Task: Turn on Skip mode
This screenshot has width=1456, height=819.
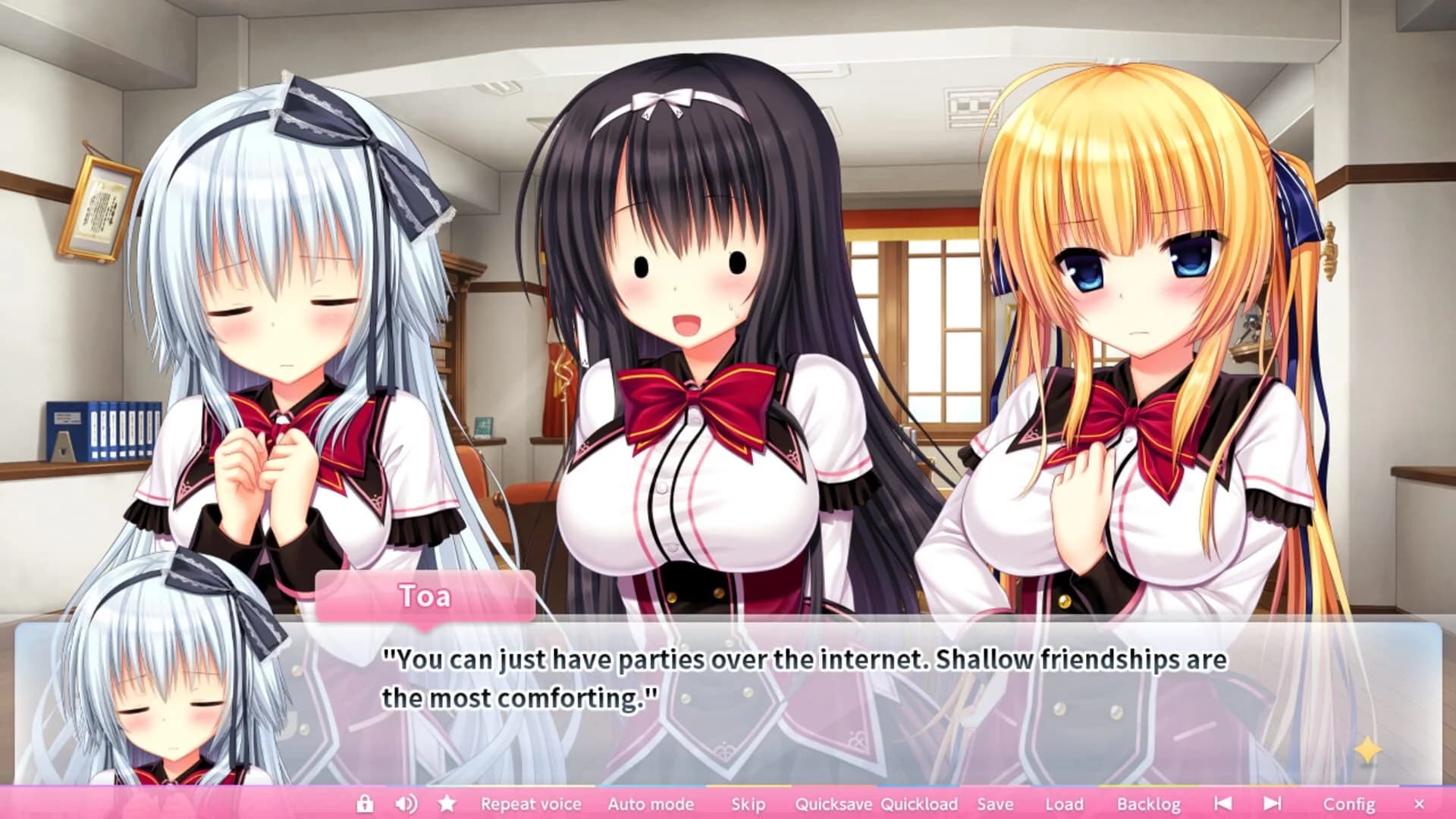Action: [748, 804]
